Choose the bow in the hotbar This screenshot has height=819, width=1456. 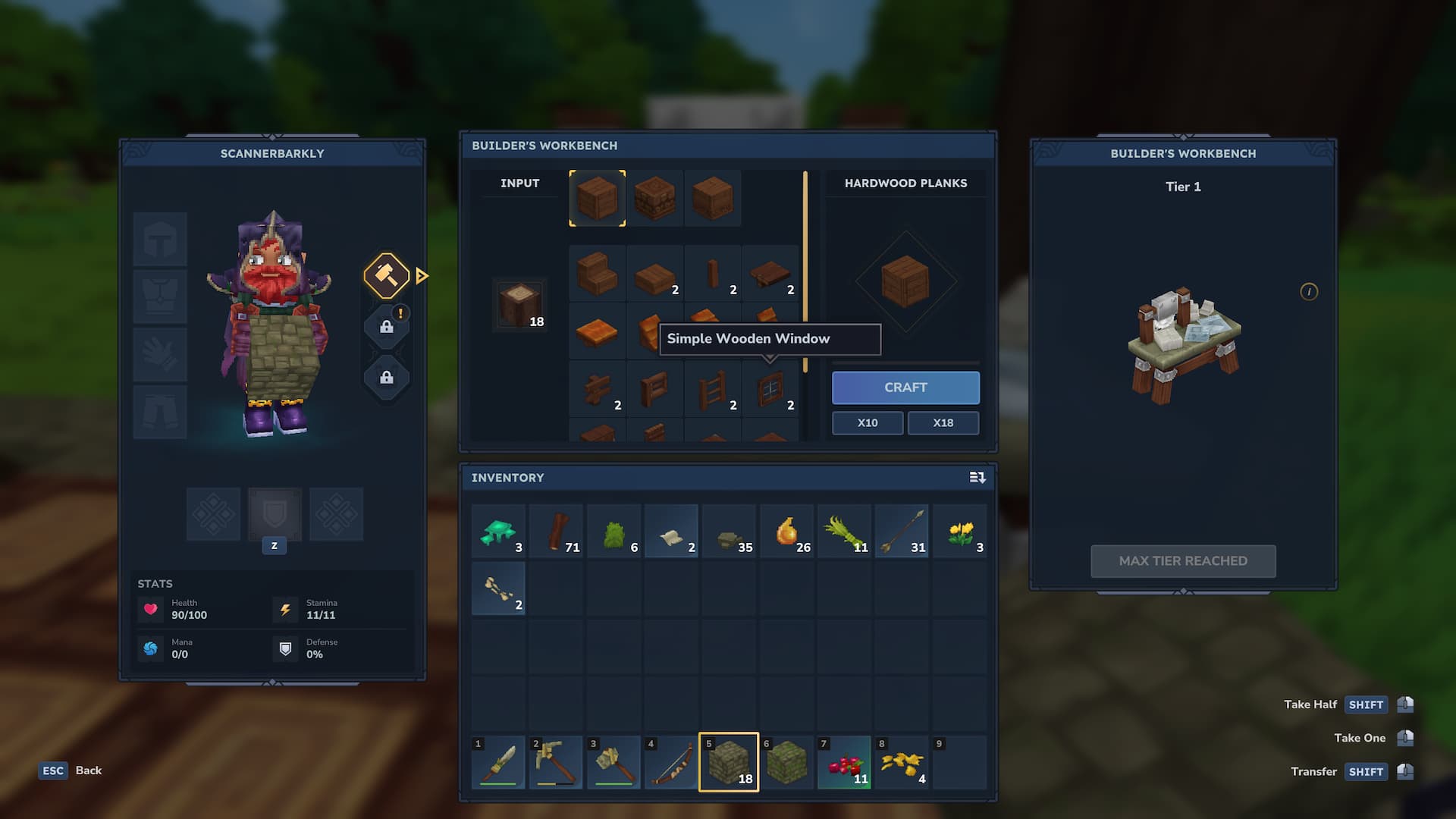click(671, 762)
